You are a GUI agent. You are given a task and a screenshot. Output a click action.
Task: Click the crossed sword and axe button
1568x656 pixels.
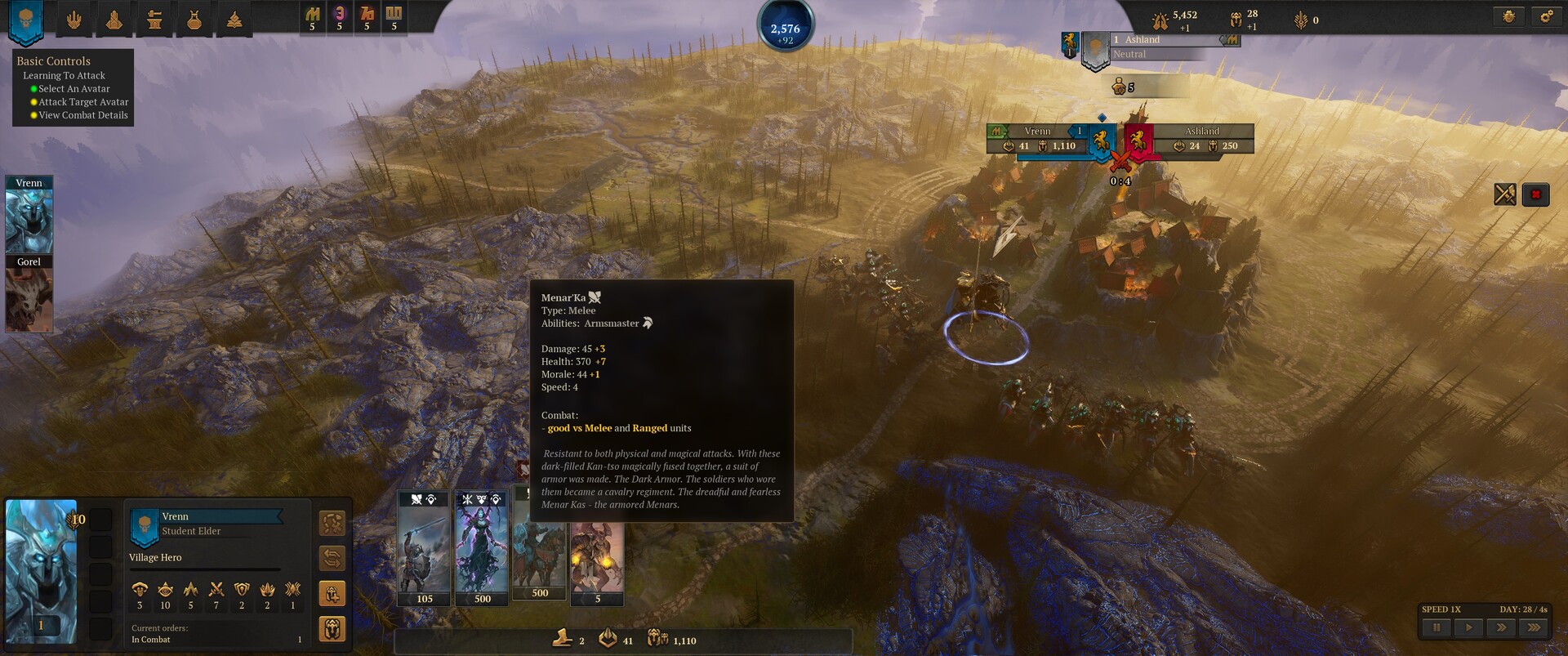(x=1504, y=194)
